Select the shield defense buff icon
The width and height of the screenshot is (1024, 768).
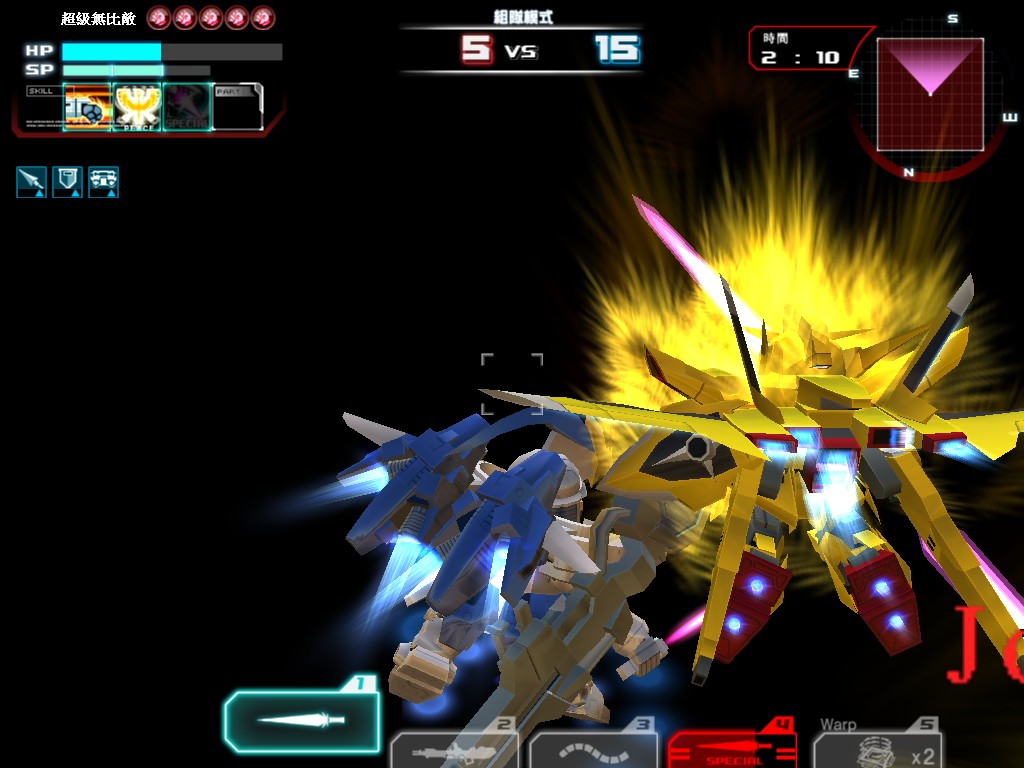coord(67,181)
